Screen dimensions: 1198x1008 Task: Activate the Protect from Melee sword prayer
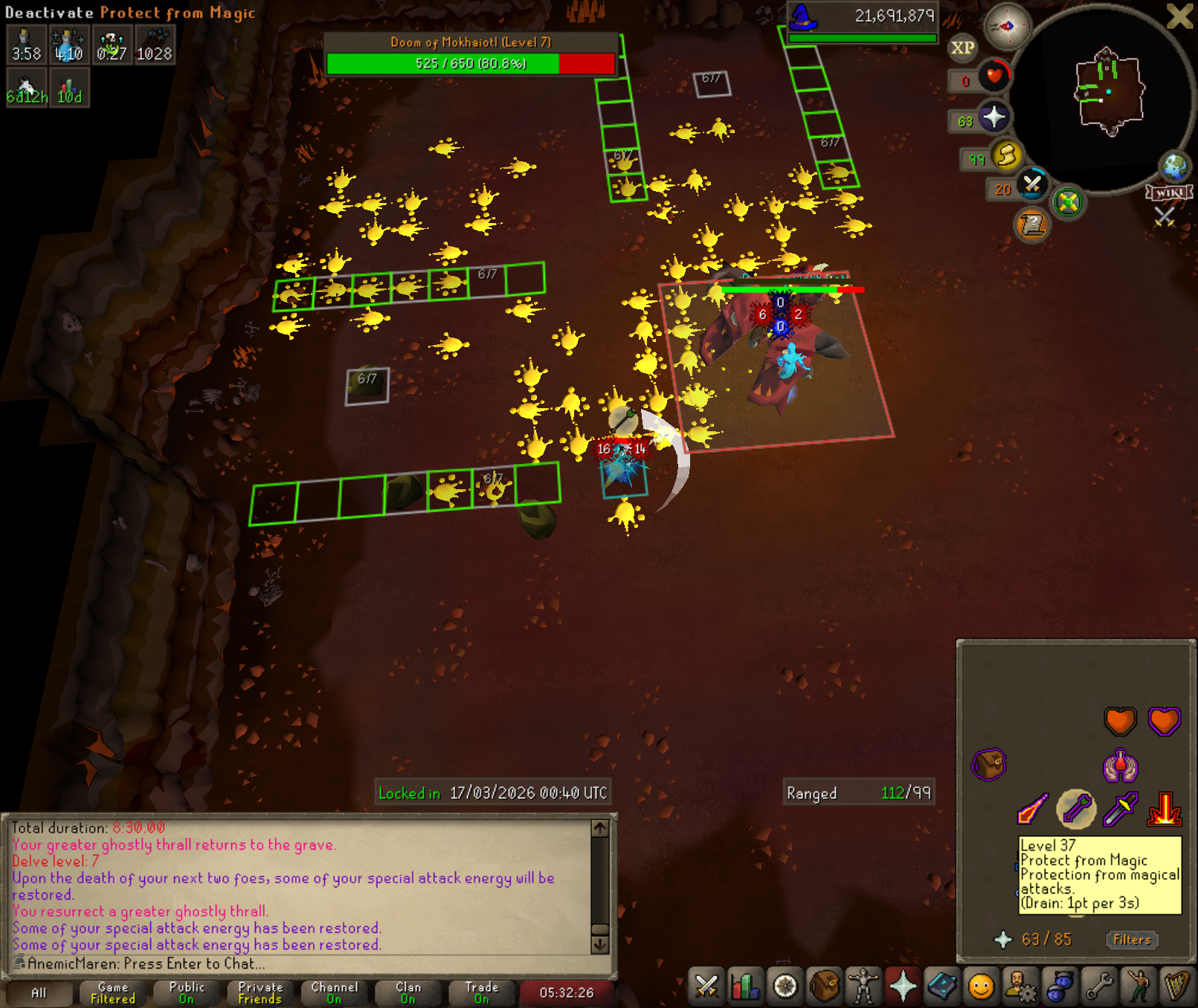click(x=1120, y=809)
